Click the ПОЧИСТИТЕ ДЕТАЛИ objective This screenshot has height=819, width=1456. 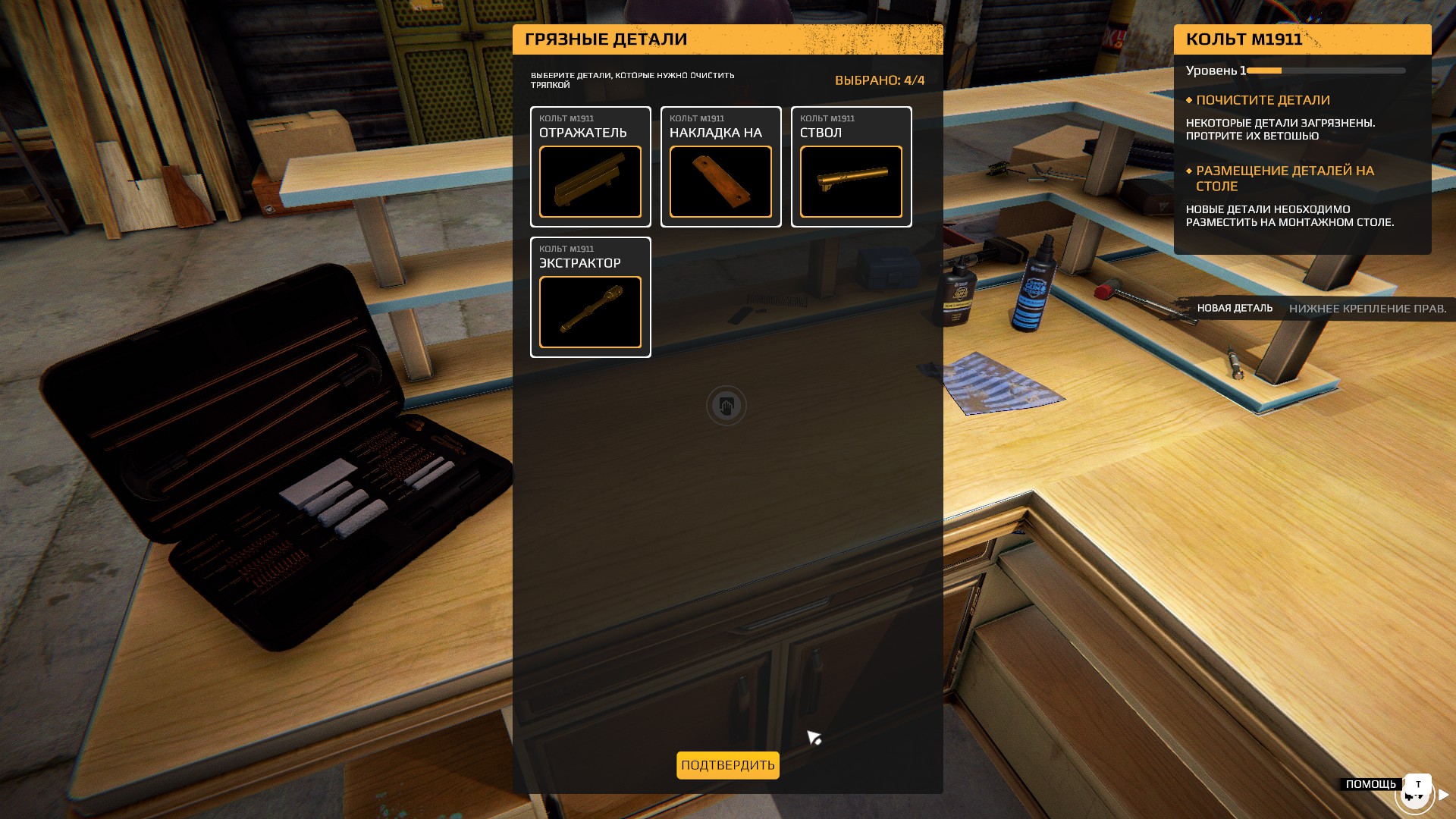tap(1263, 100)
